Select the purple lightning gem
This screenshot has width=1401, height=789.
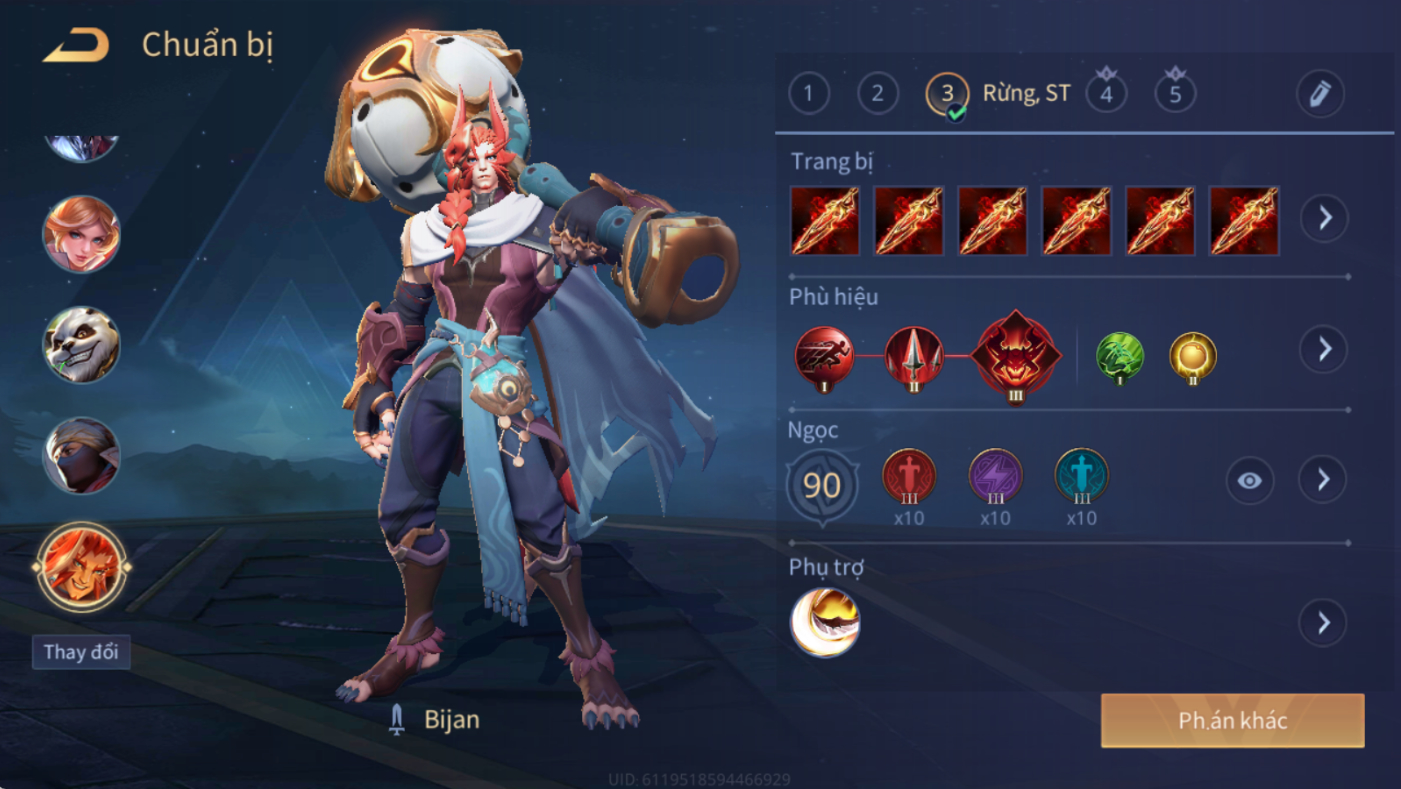tap(995, 476)
